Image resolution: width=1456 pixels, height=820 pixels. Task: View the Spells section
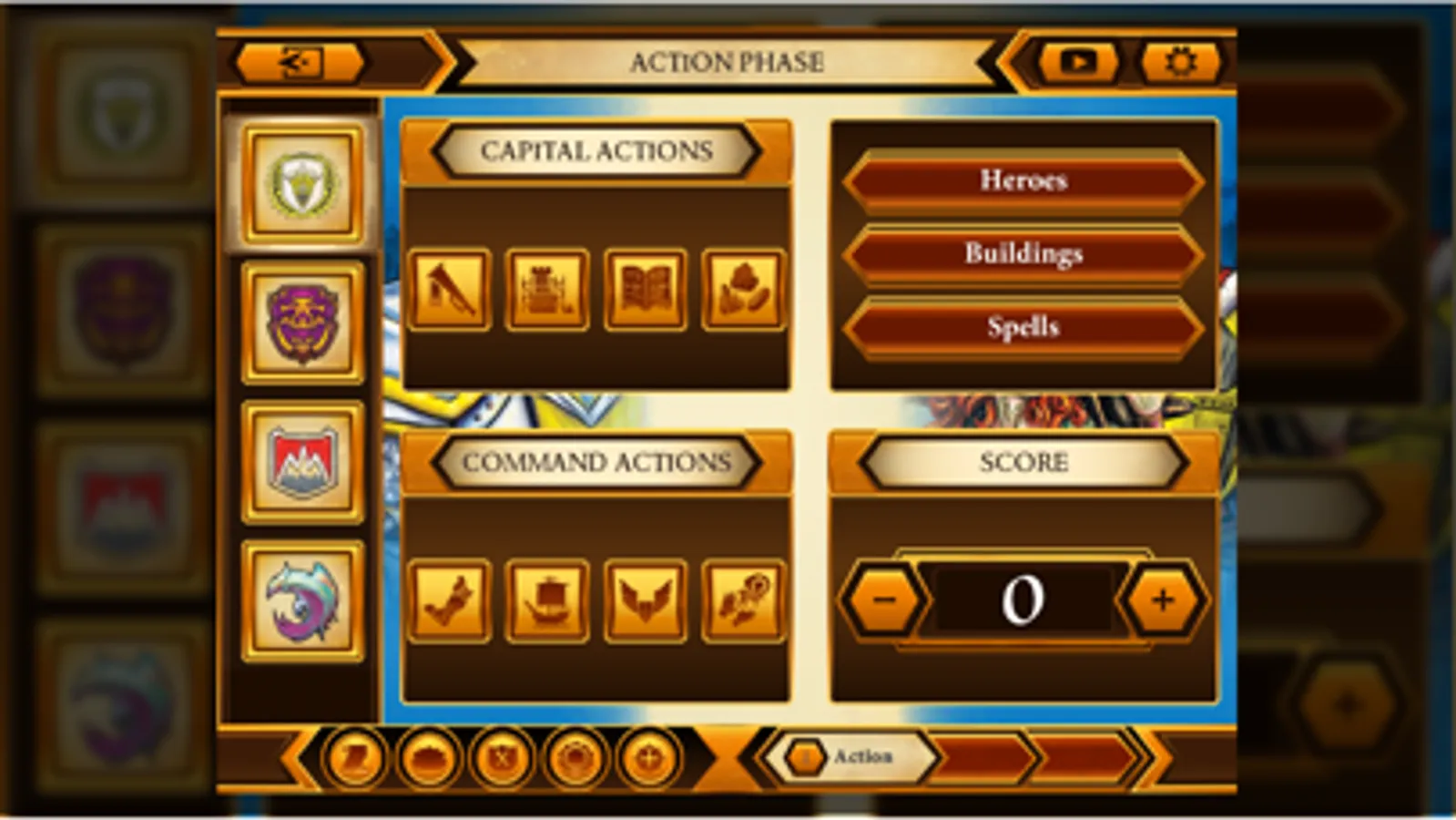coord(1023,326)
